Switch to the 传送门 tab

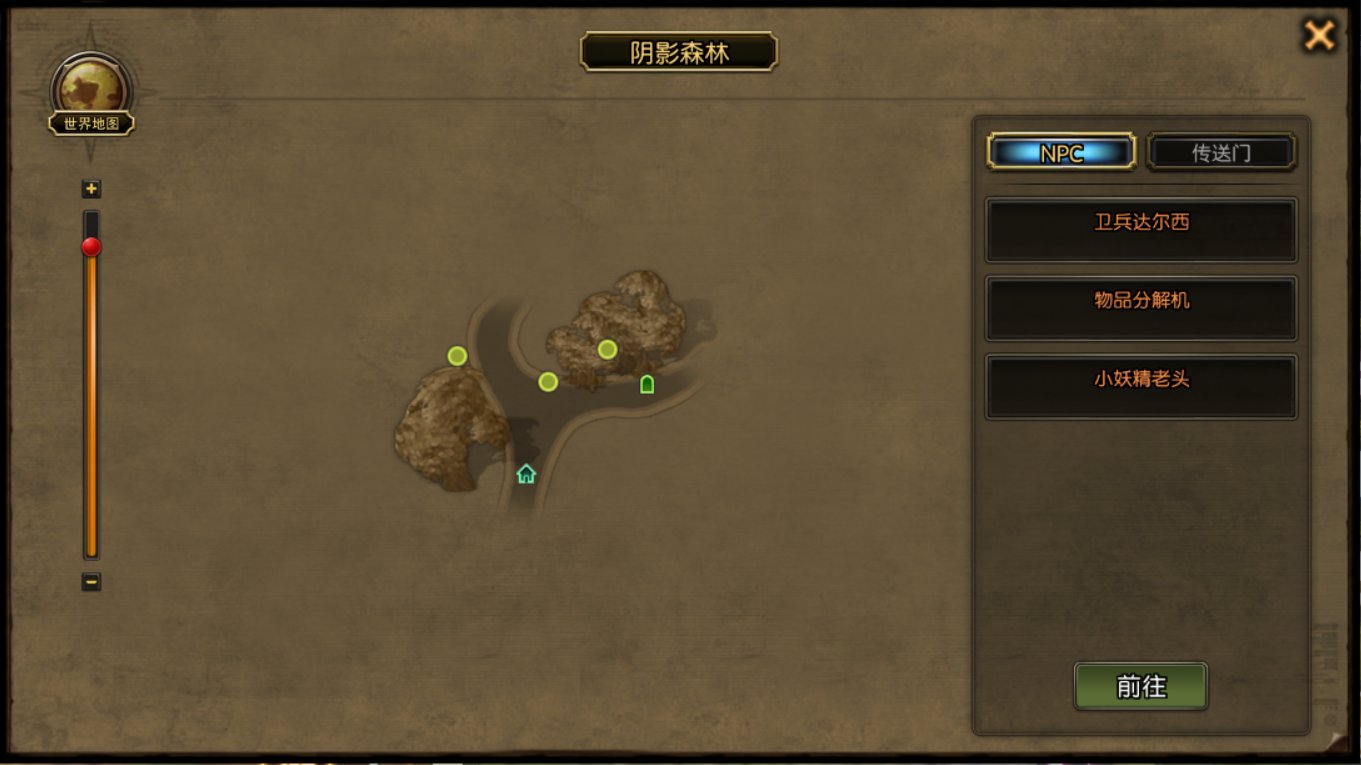tap(1221, 153)
